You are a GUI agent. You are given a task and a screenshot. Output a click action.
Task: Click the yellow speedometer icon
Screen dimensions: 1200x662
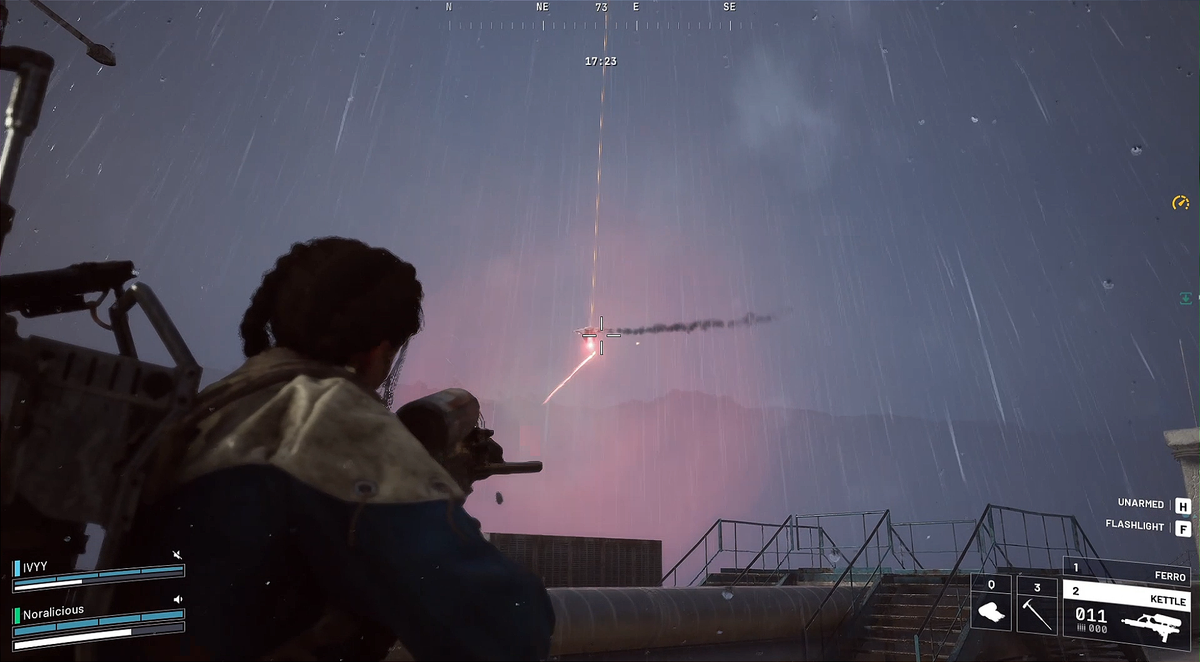(x=1180, y=203)
